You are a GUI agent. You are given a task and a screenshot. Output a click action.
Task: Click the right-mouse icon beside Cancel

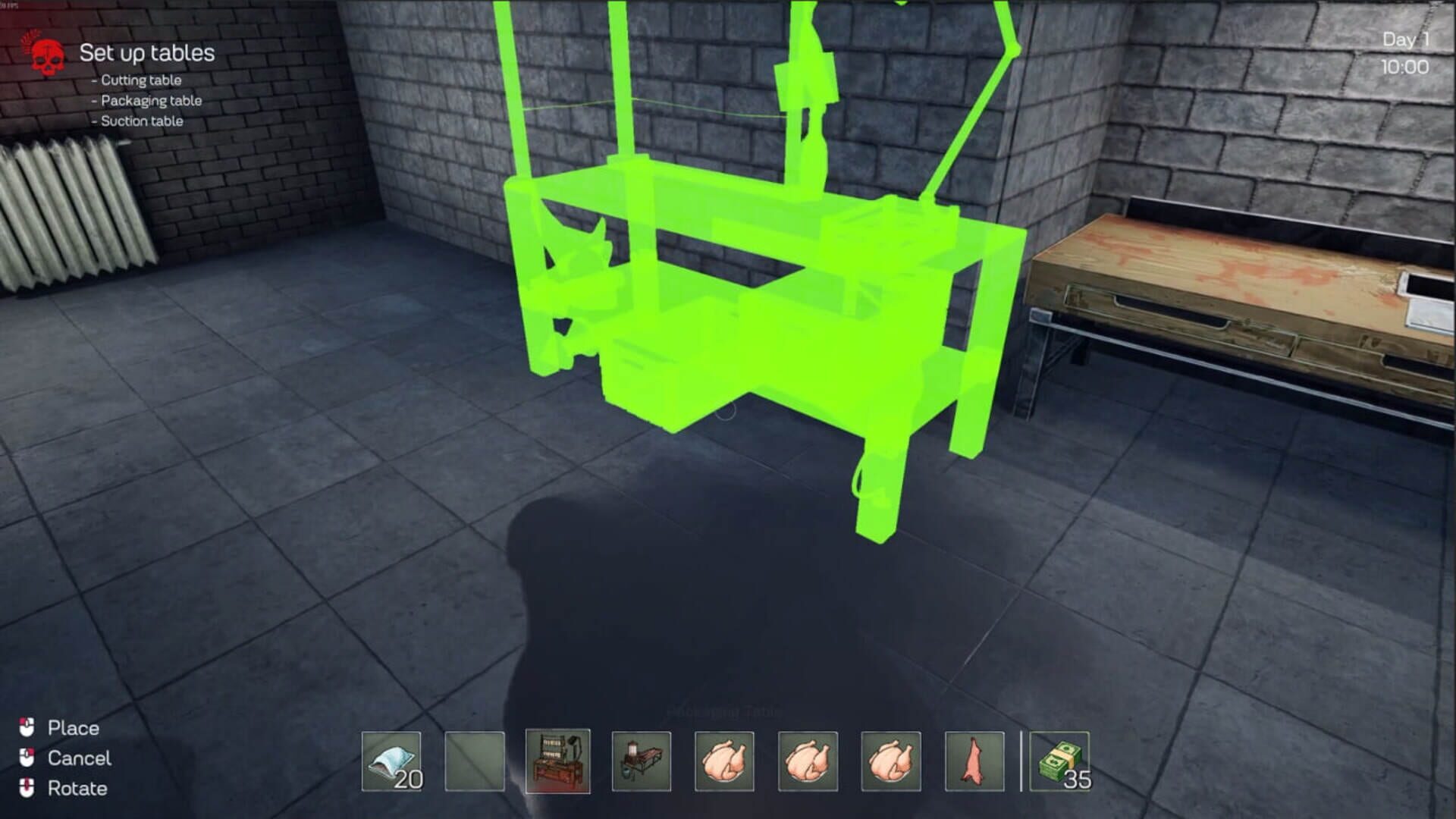27,758
